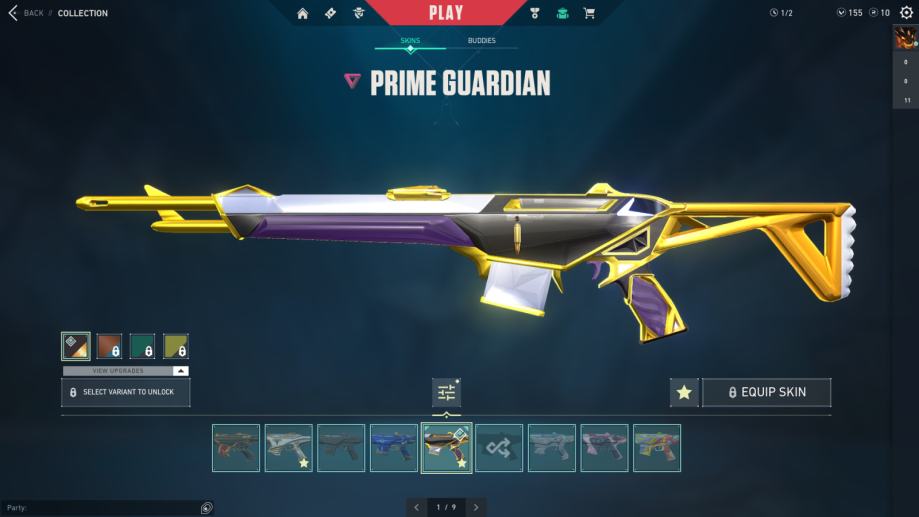
Task: Go to the next skin page
Action: coord(477,507)
